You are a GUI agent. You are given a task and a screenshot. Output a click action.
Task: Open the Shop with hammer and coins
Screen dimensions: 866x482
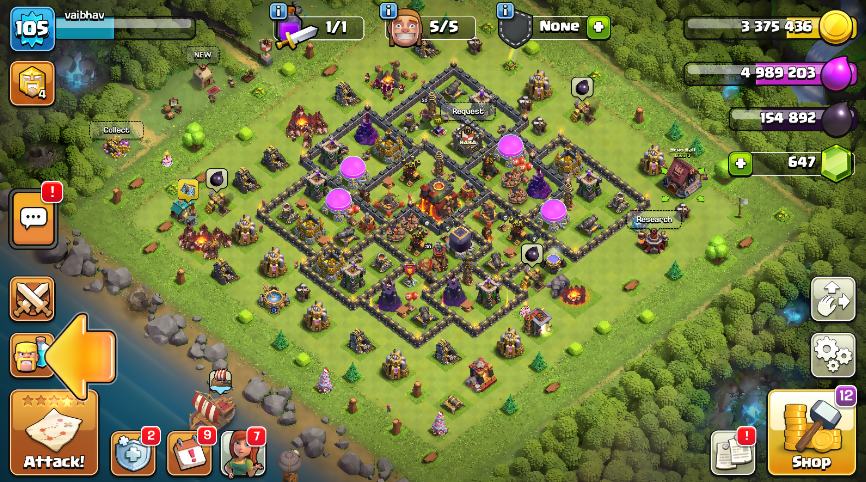tap(811, 432)
